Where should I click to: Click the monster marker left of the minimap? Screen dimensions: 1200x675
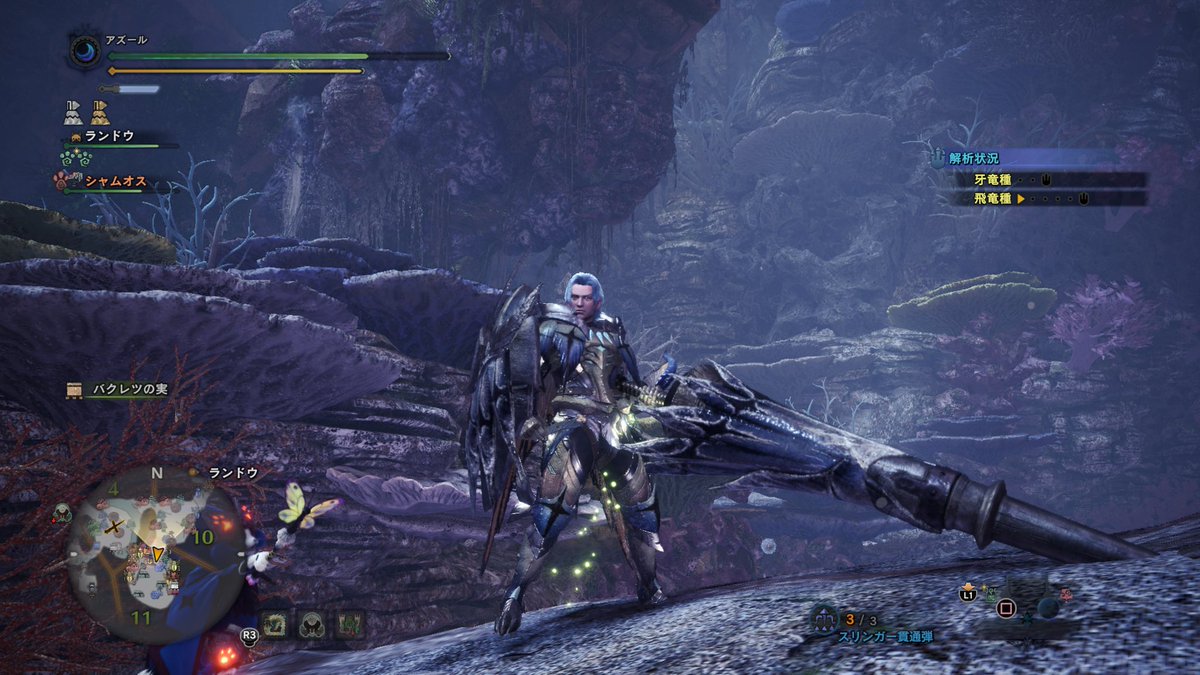tap(62, 512)
